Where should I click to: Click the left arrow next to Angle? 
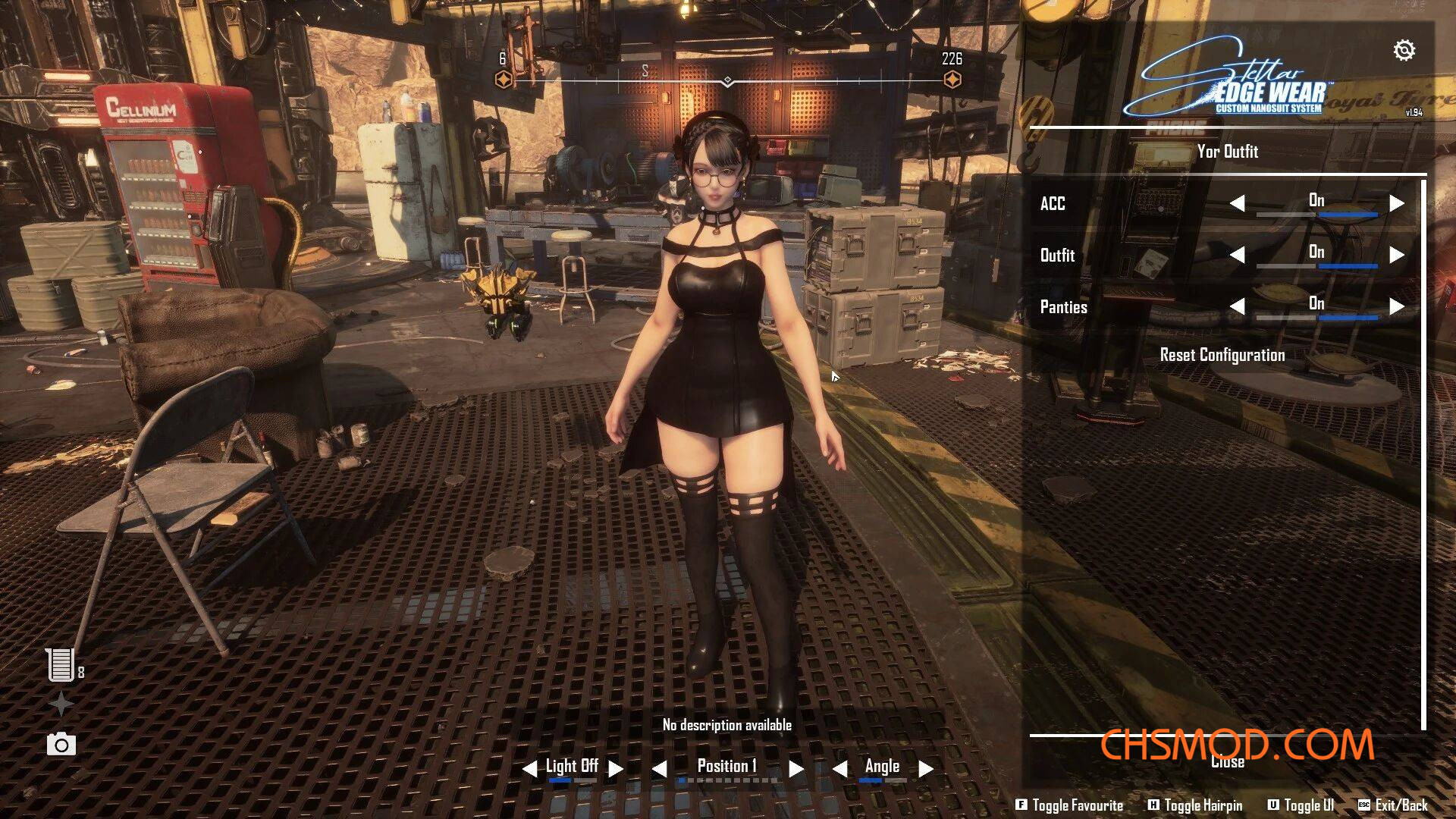coord(839,769)
